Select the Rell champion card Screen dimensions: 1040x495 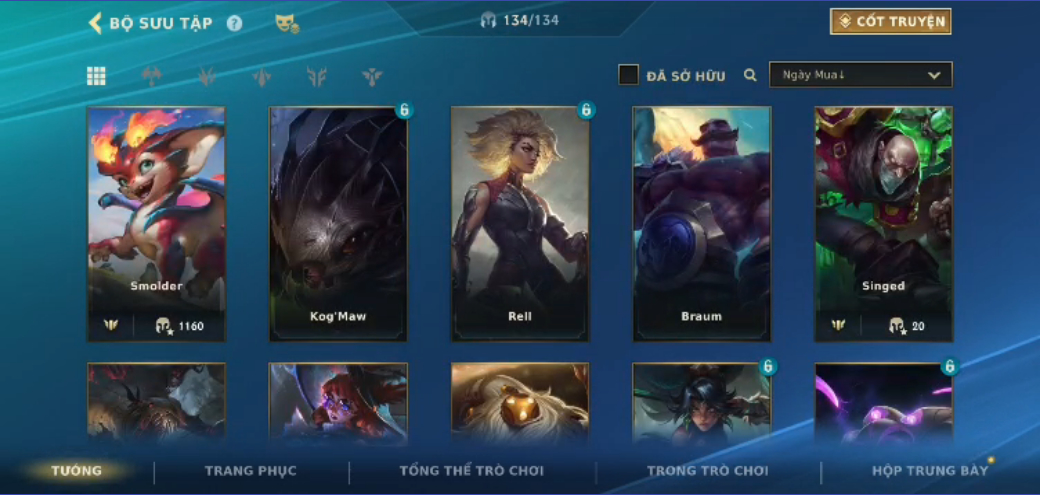(520, 224)
